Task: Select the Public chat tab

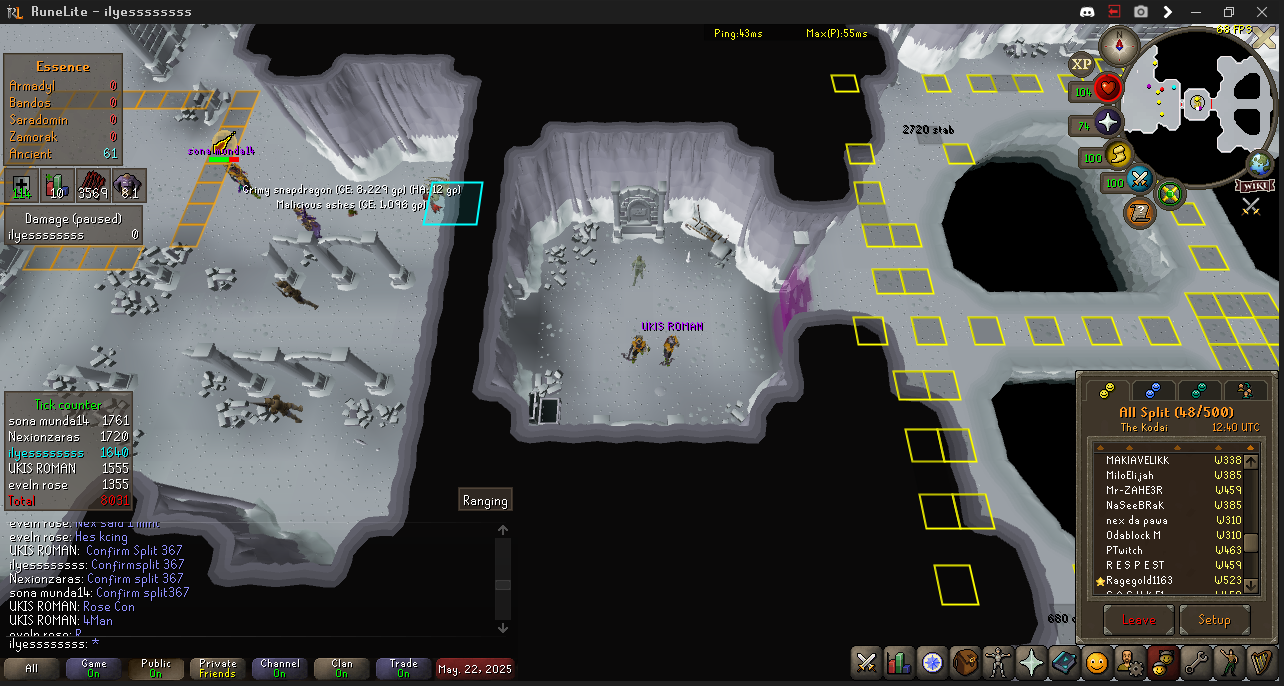Action: pyautogui.click(x=156, y=668)
